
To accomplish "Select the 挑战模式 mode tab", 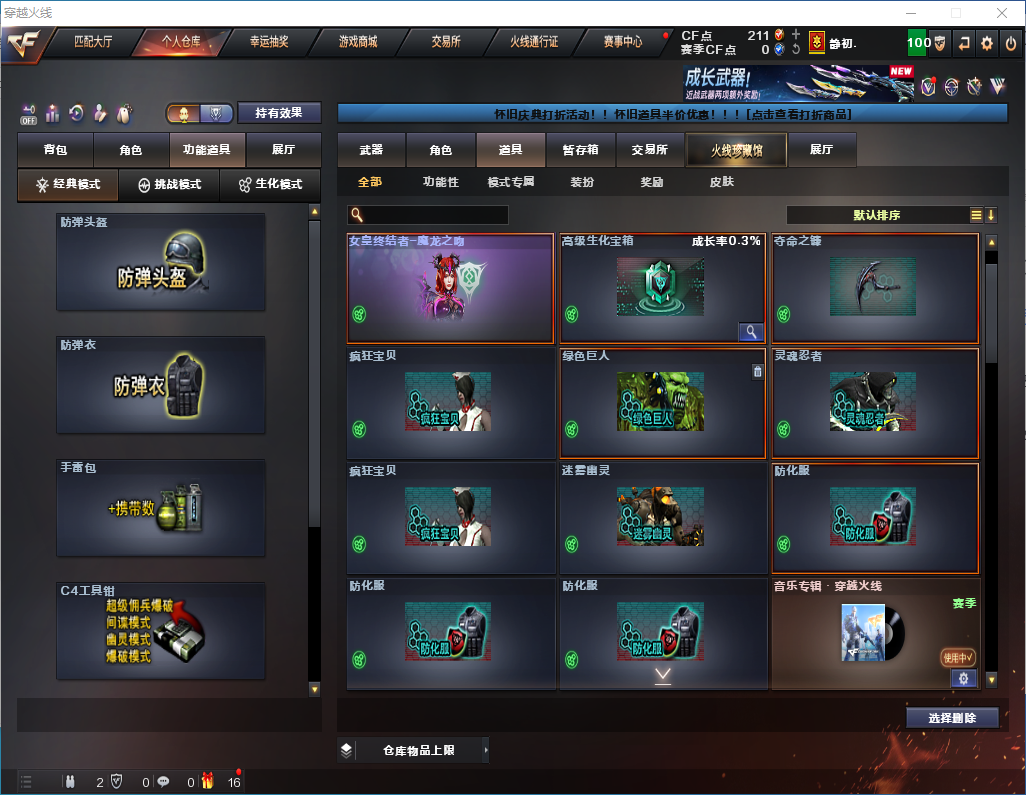I will [x=169, y=185].
